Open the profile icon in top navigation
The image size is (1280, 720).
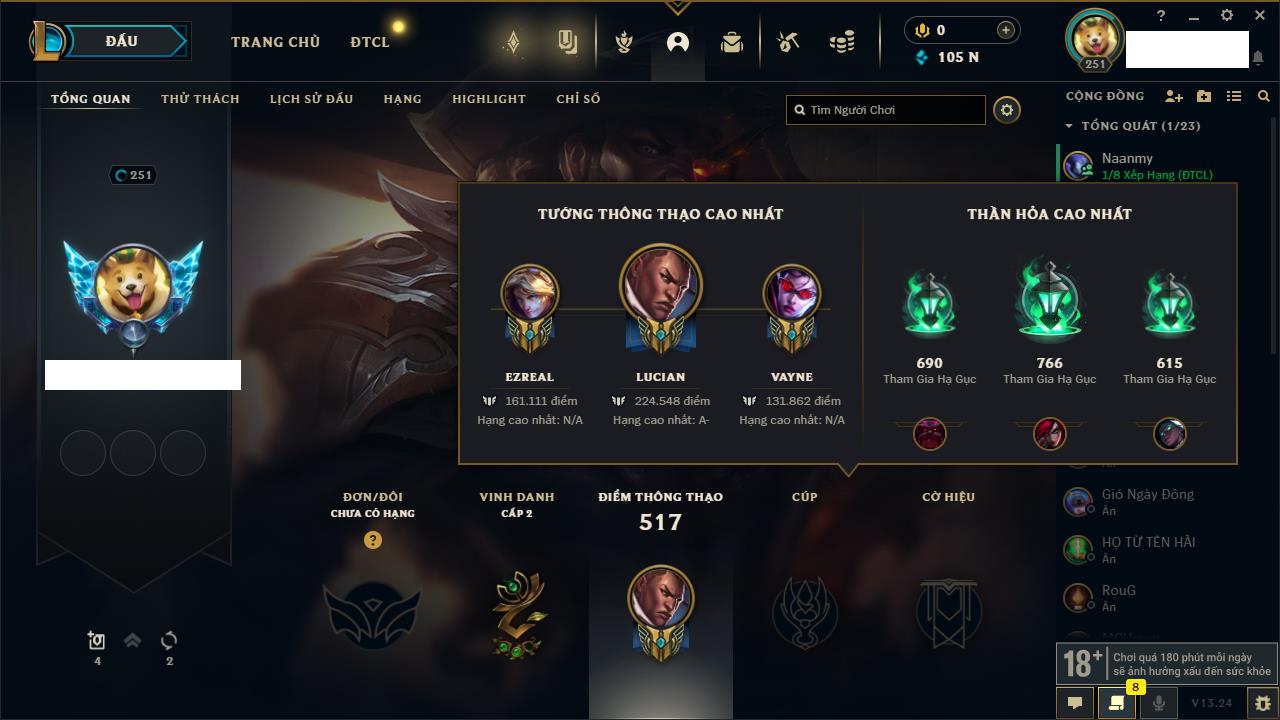click(678, 43)
